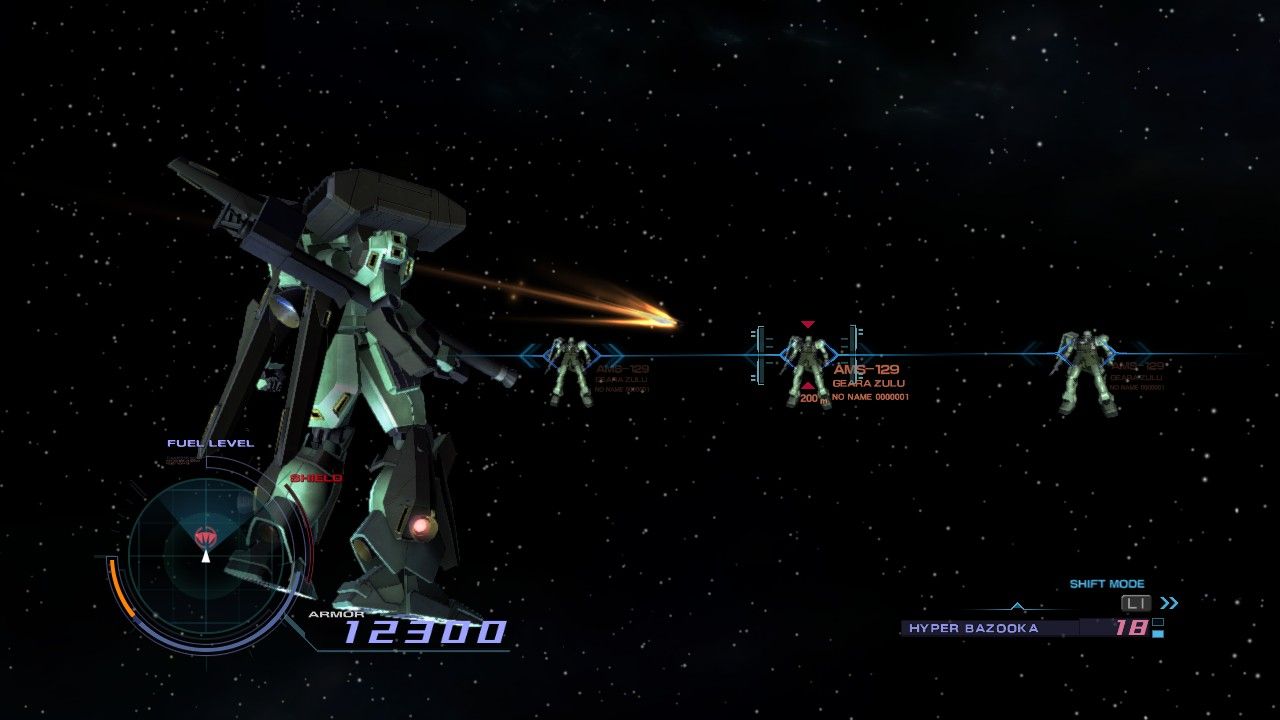Click the L1 button icon under SHIFT MODE

tap(1135, 602)
